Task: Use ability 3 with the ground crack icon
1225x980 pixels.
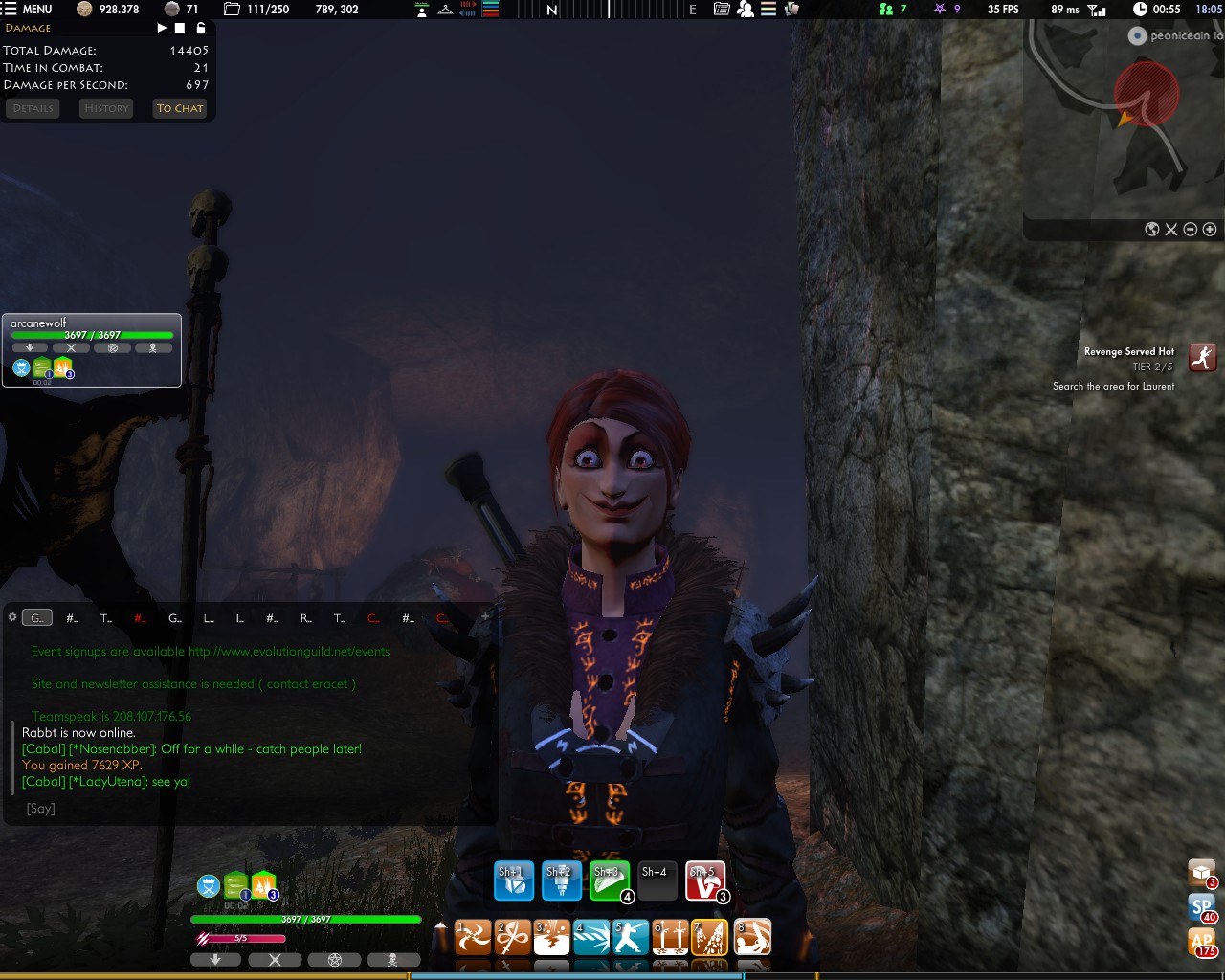Action: 552,938
